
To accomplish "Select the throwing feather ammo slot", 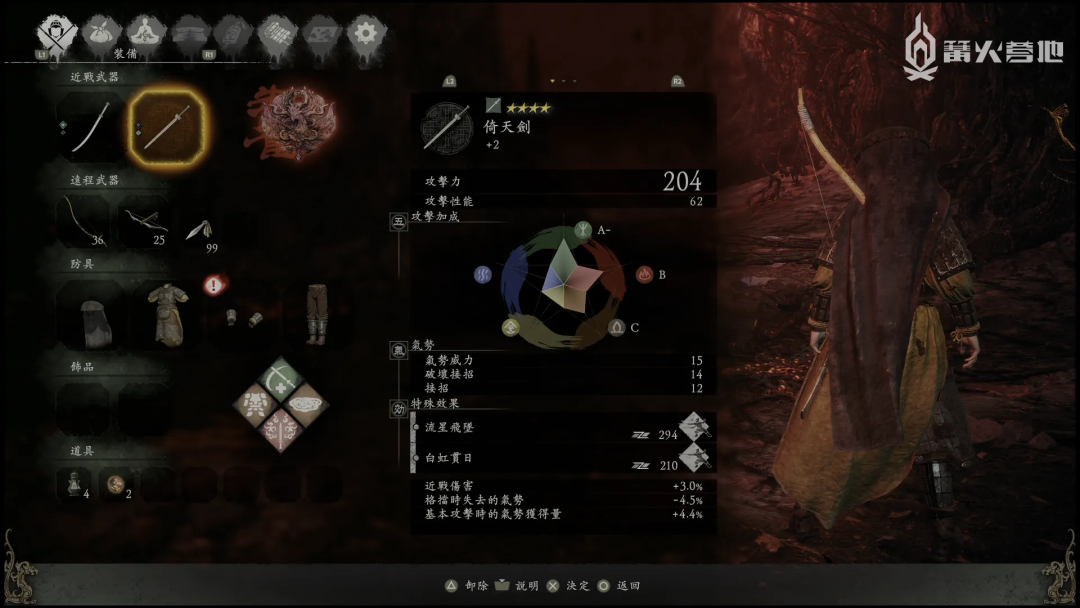I will coord(198,230).
